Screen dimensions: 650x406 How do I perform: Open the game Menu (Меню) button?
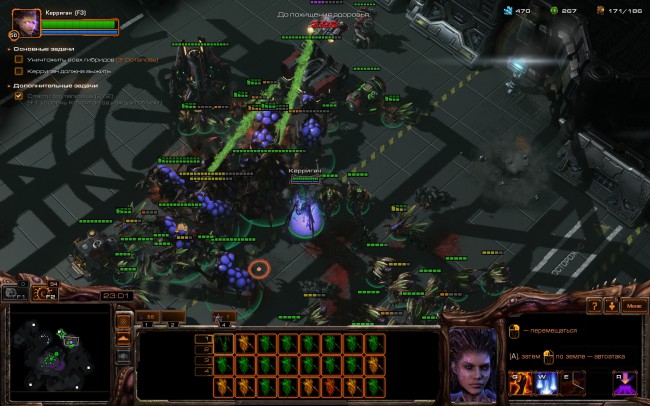(632, 305)
